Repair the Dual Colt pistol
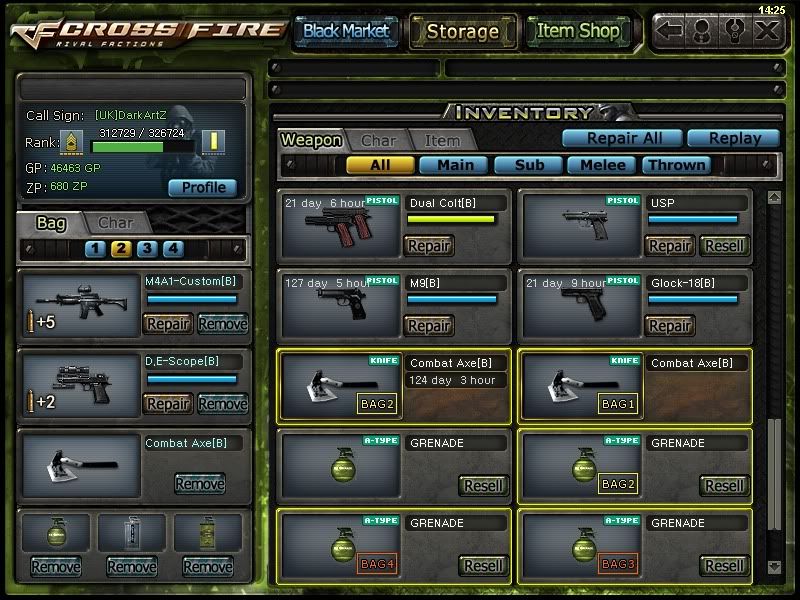 tap(428, 246)
